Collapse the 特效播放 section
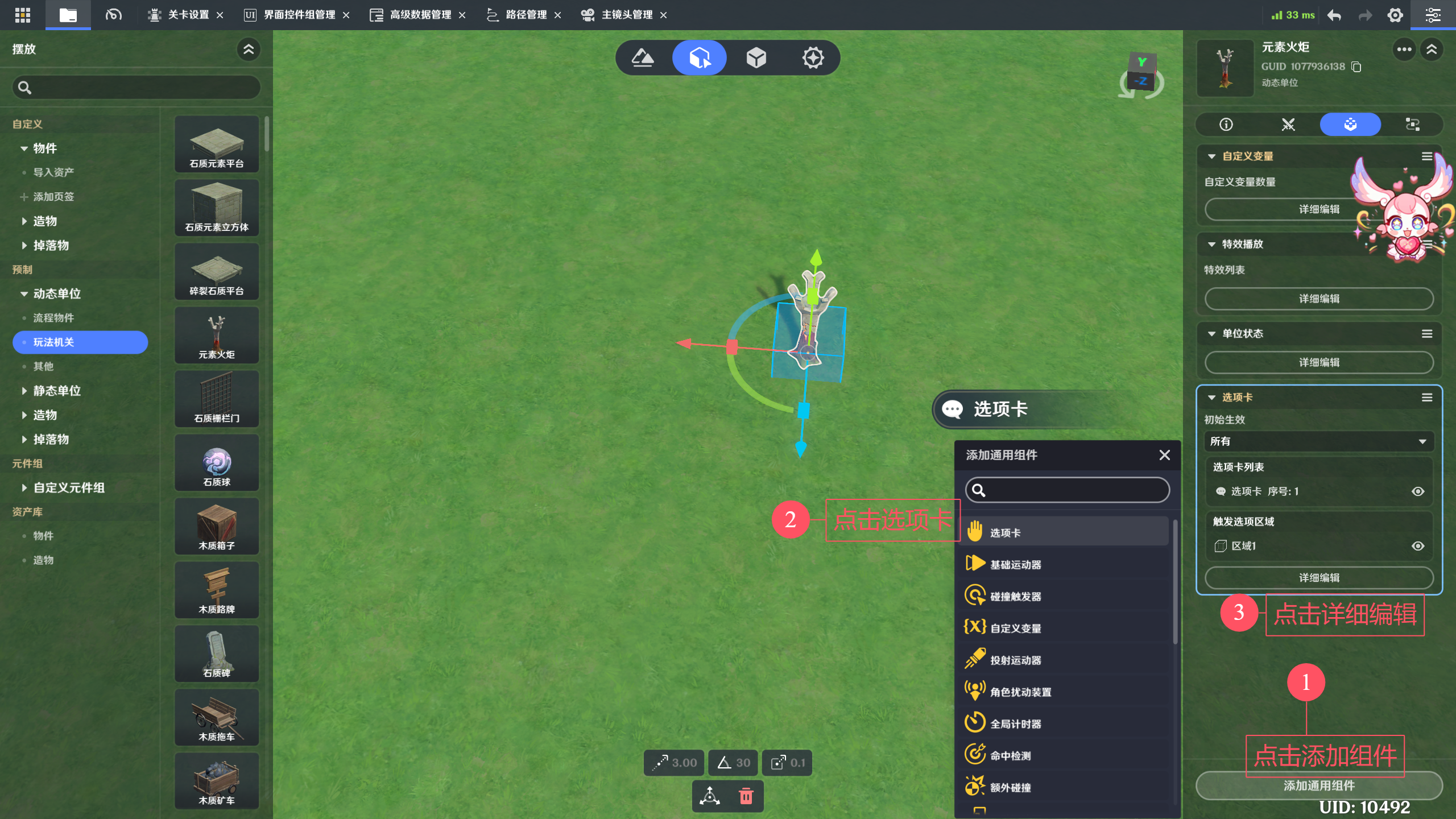Screen dimensions: 1456x819 (x=1211, y=245)
